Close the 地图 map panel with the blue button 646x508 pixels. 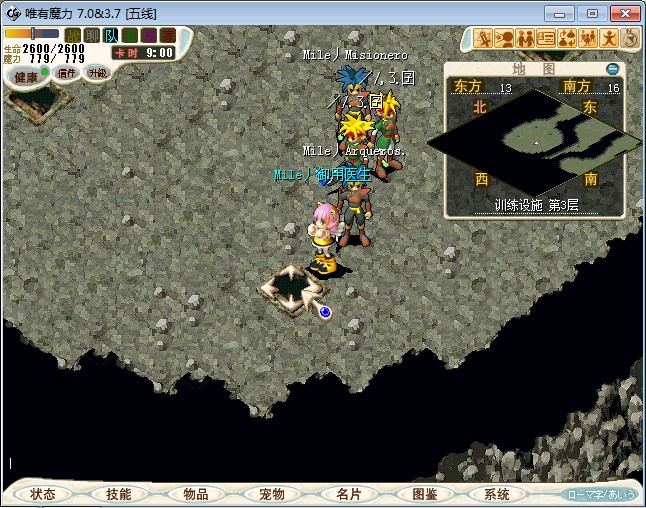(x=613, y=69)
